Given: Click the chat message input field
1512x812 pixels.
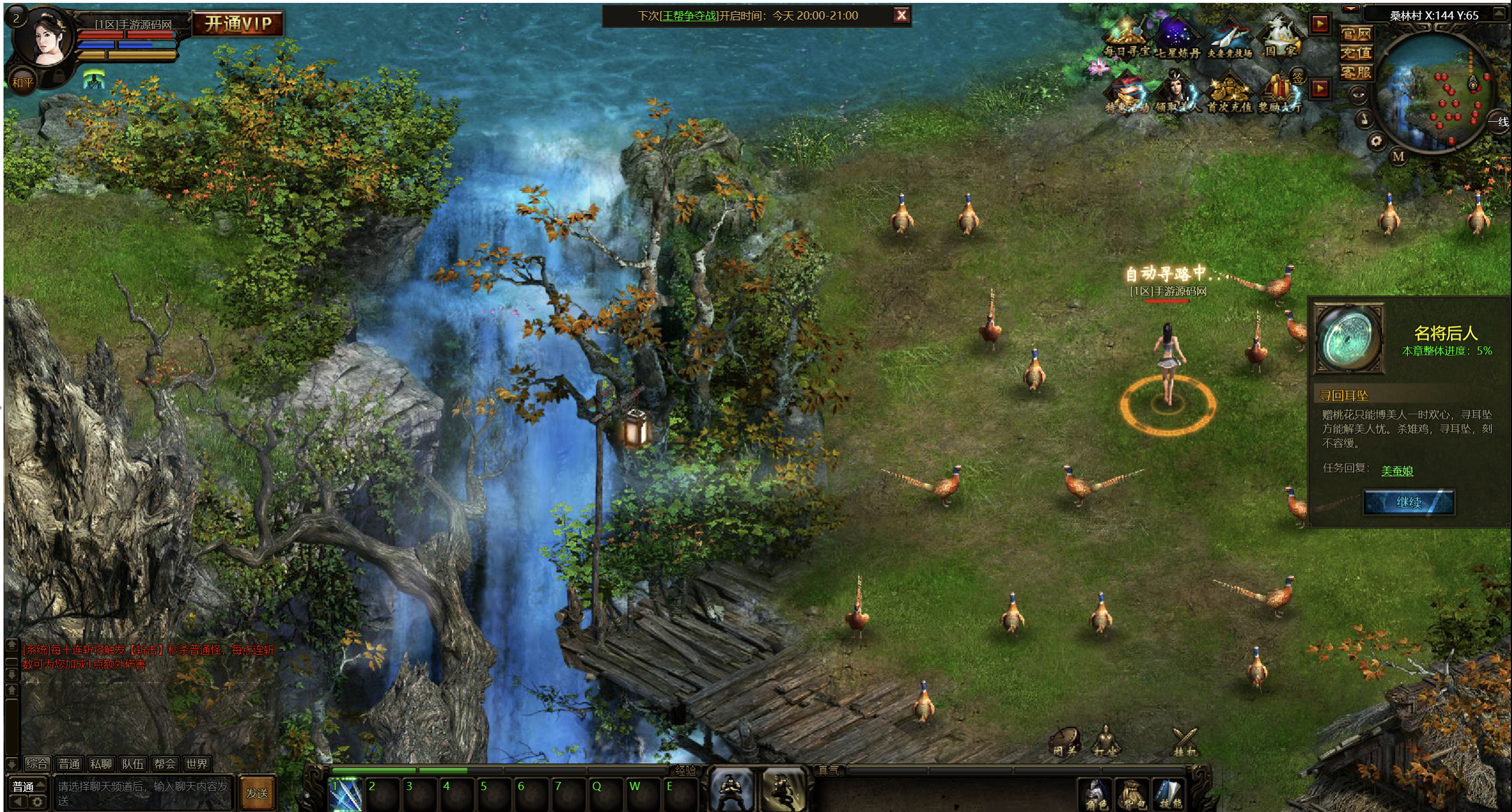Looking at the screenshot, I should tap(142, 793).
